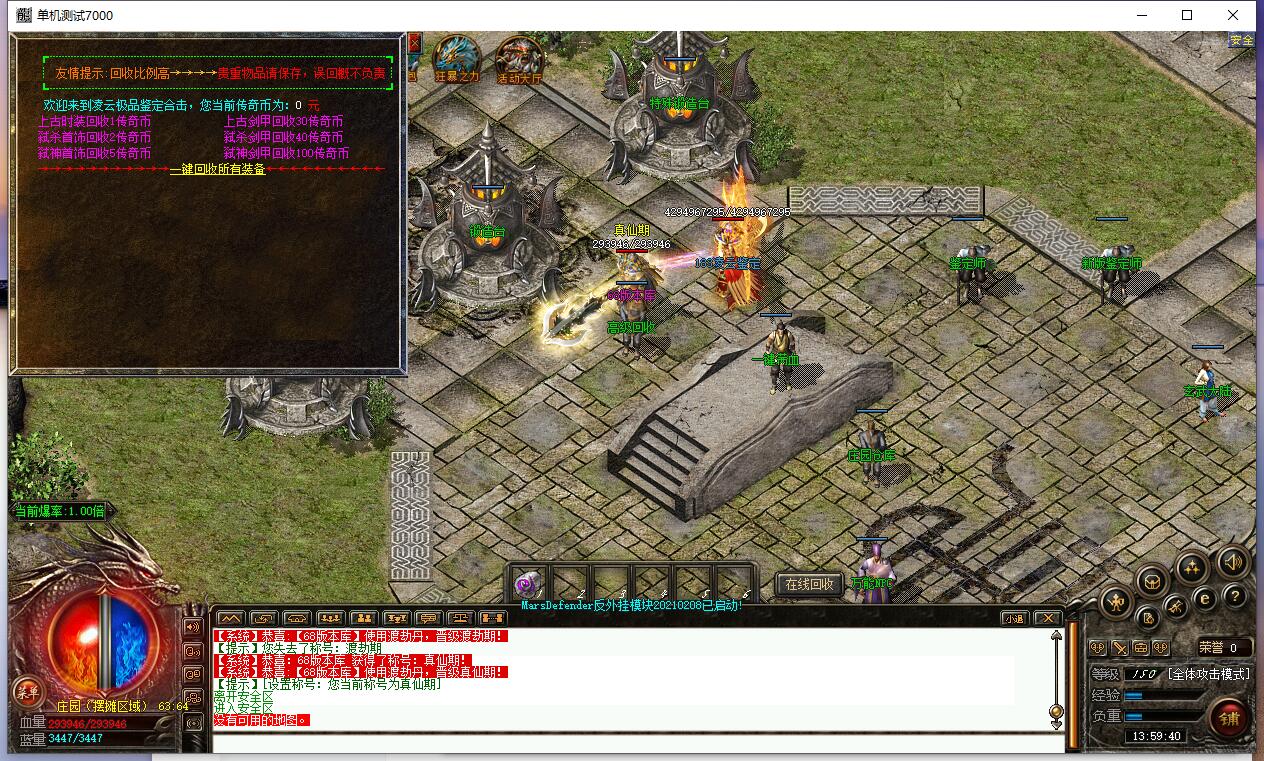Open the red 铺 shop button

[x=1229, y=717]
